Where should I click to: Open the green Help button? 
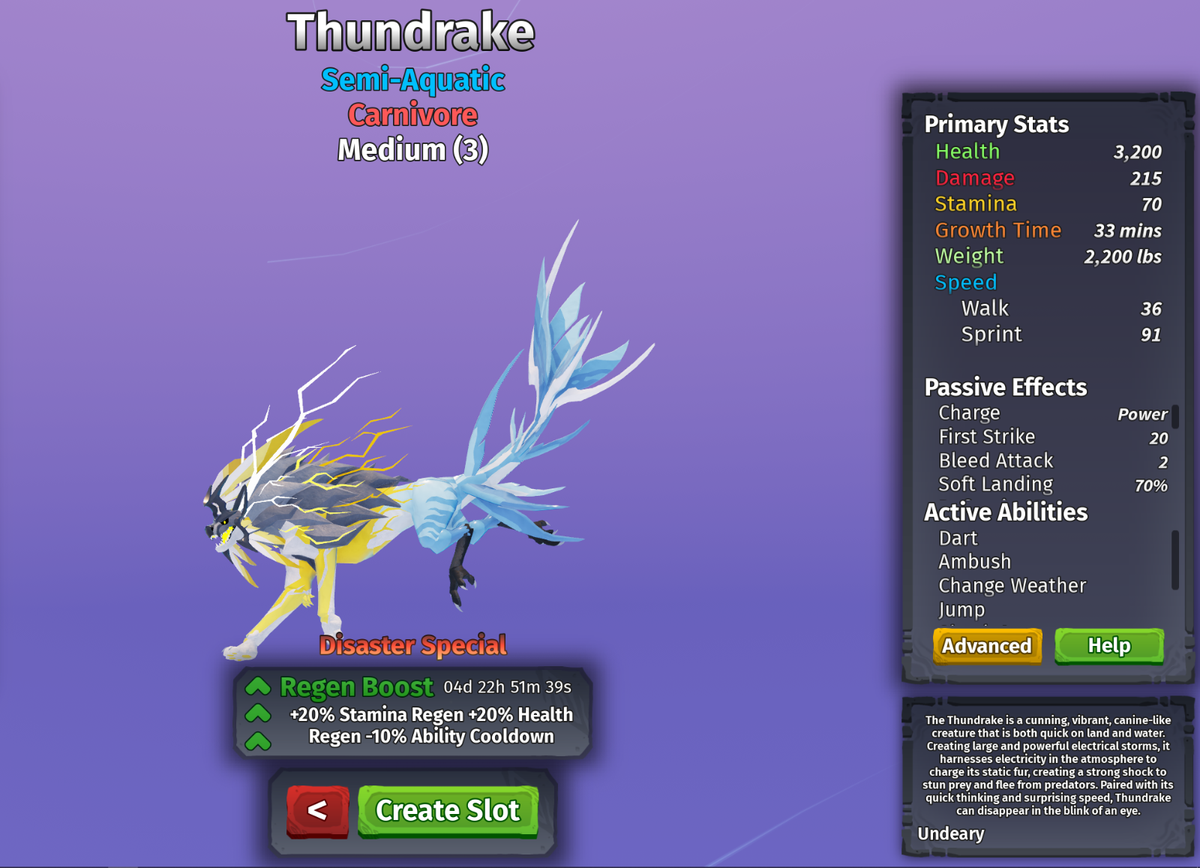(x=1109, y=646)
